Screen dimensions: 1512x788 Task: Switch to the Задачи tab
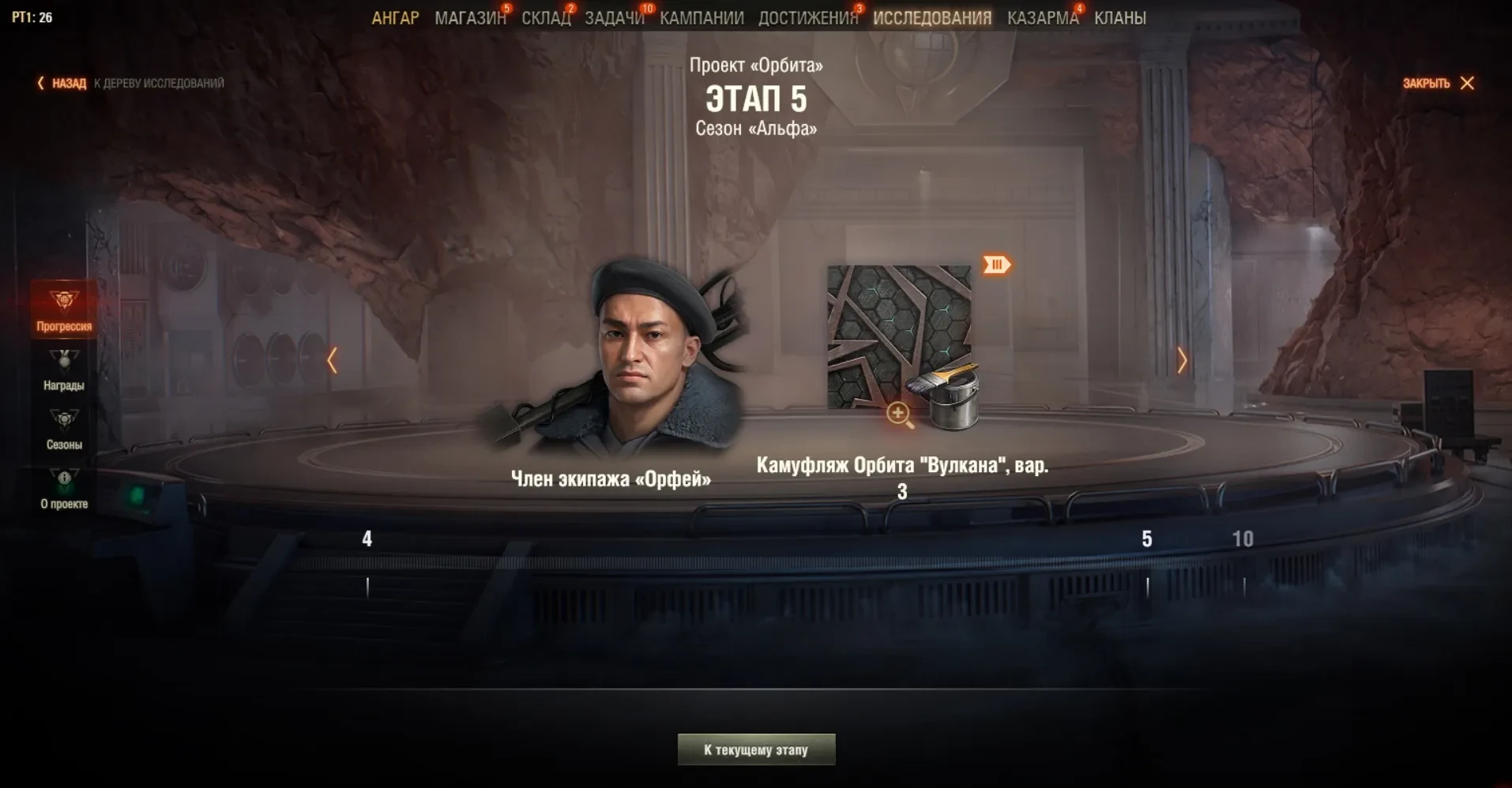coord(614,18)
